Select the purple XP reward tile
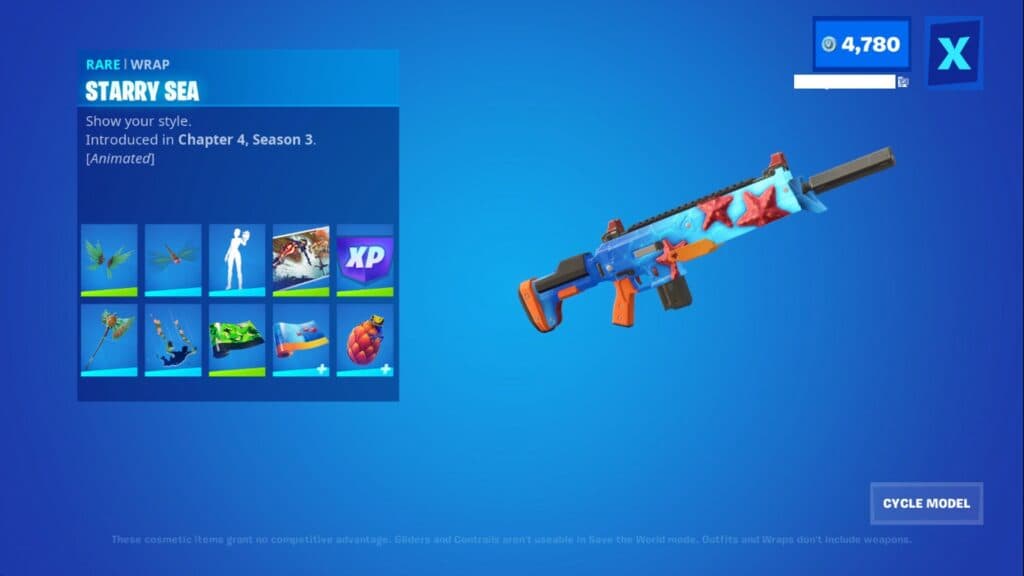Screen dimensions: 1024x576 coord(365,260)
